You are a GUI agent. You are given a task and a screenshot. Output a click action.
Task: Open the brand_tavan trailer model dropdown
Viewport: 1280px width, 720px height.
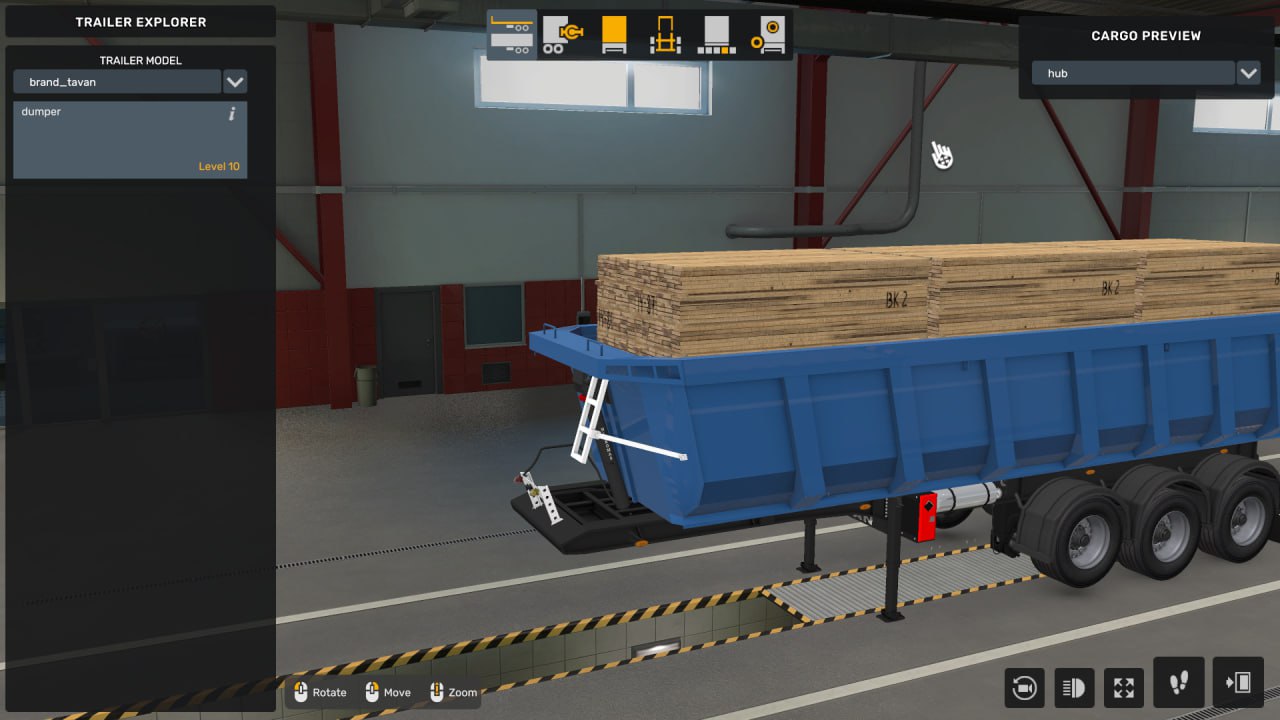coord(235,82)
